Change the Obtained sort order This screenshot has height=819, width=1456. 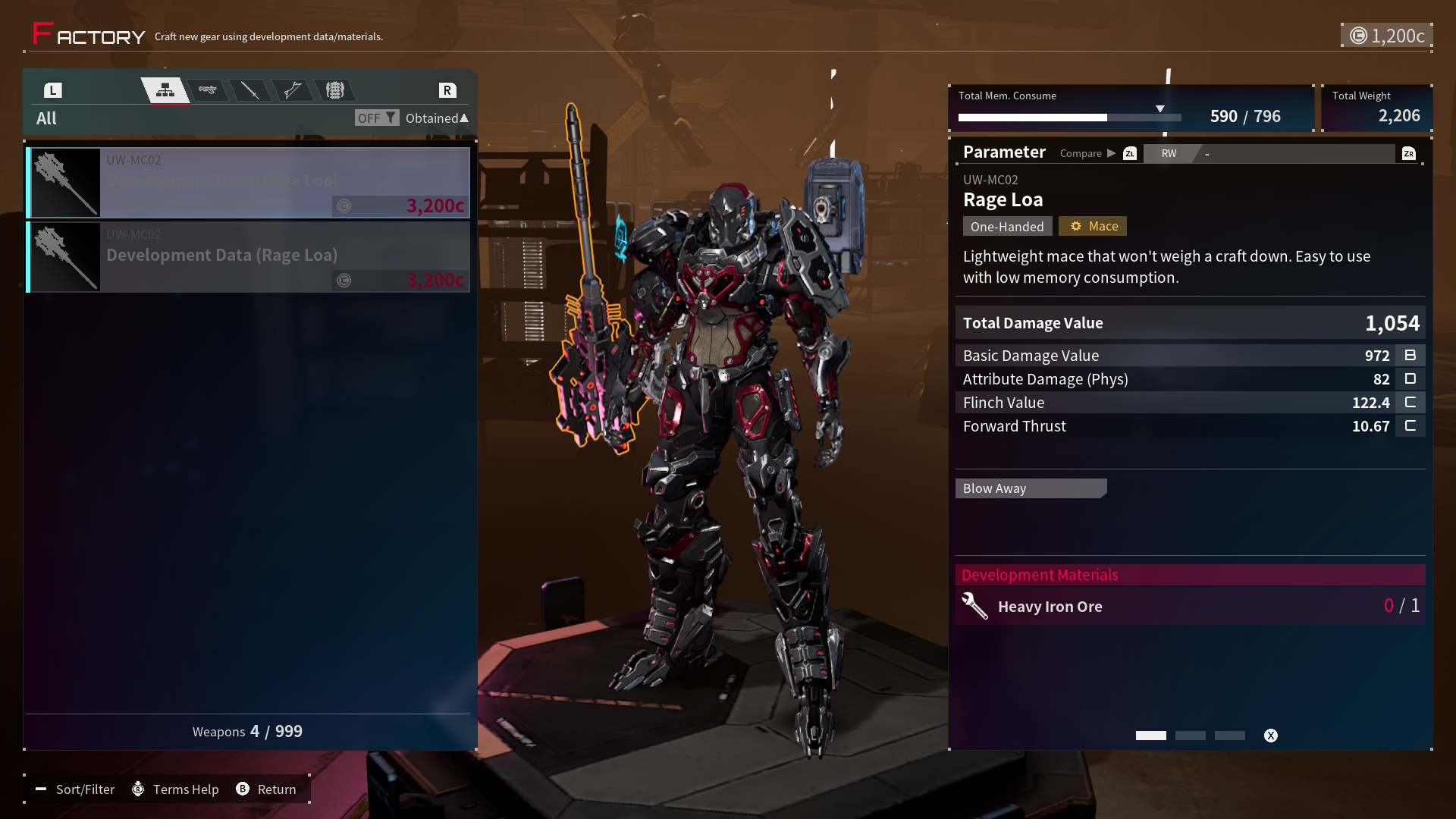(x=437, y=118)
